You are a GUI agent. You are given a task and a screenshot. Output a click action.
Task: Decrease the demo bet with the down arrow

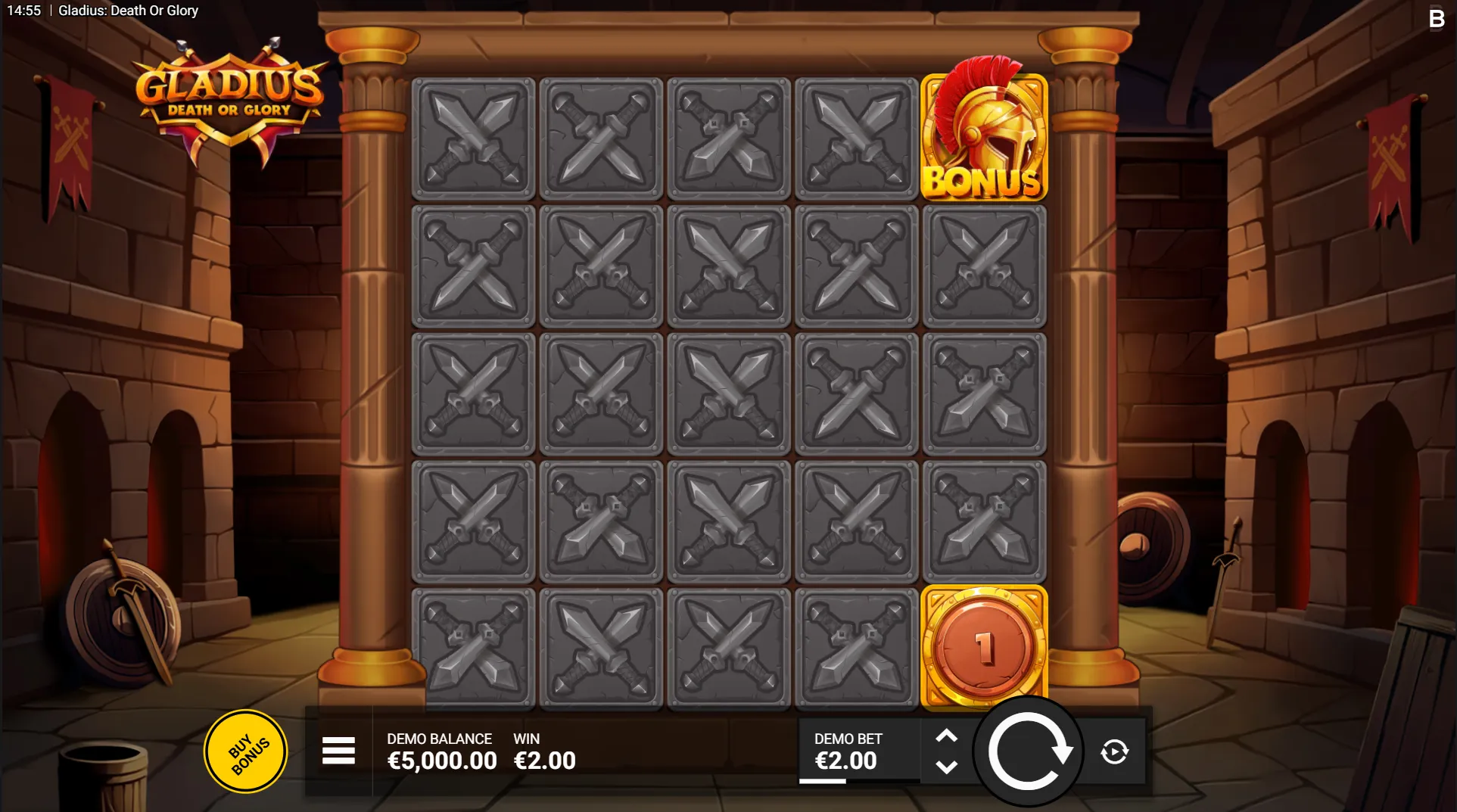coord(946,767)
